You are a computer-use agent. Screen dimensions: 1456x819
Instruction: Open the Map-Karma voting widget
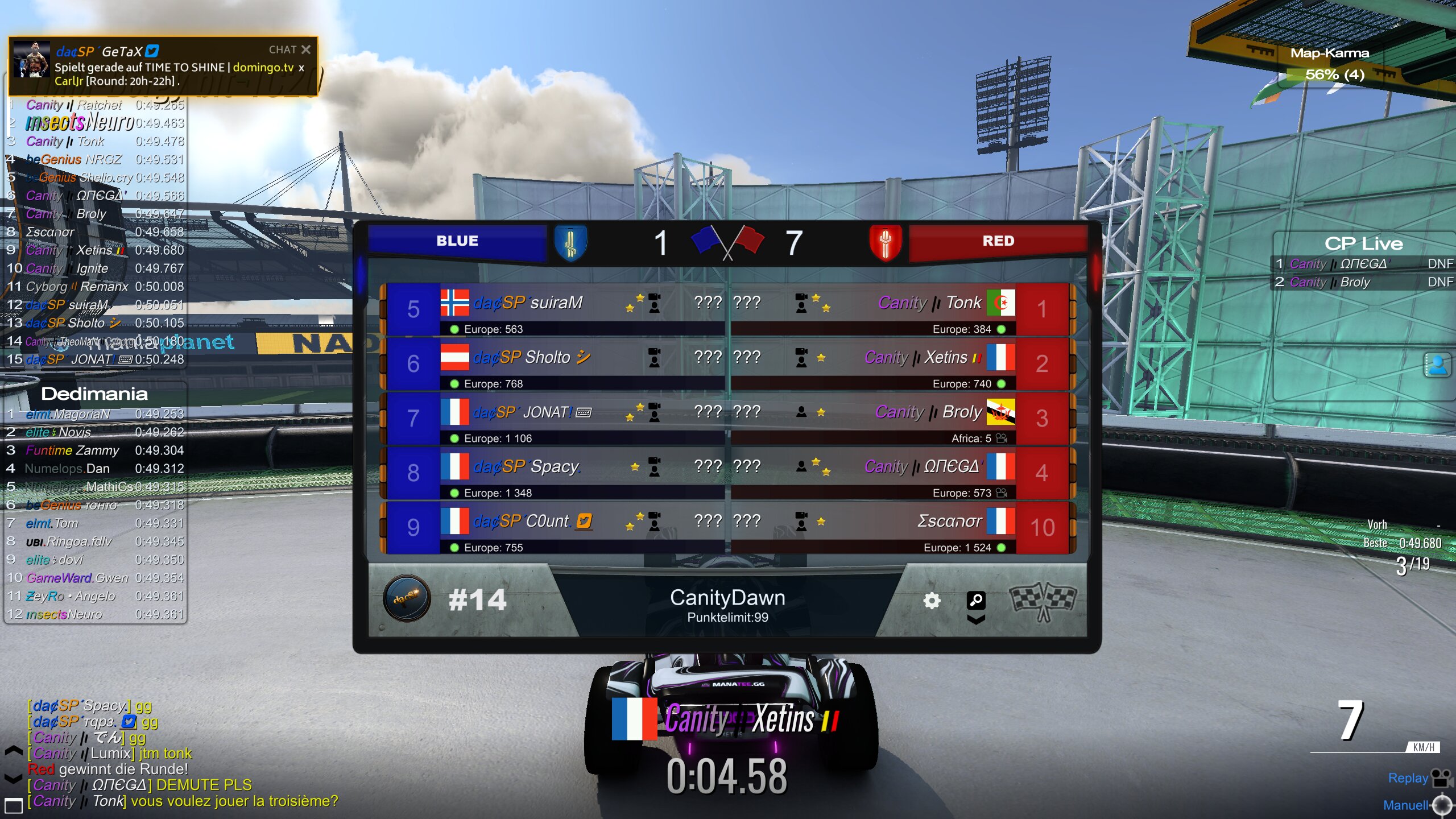coord(1330,64)
